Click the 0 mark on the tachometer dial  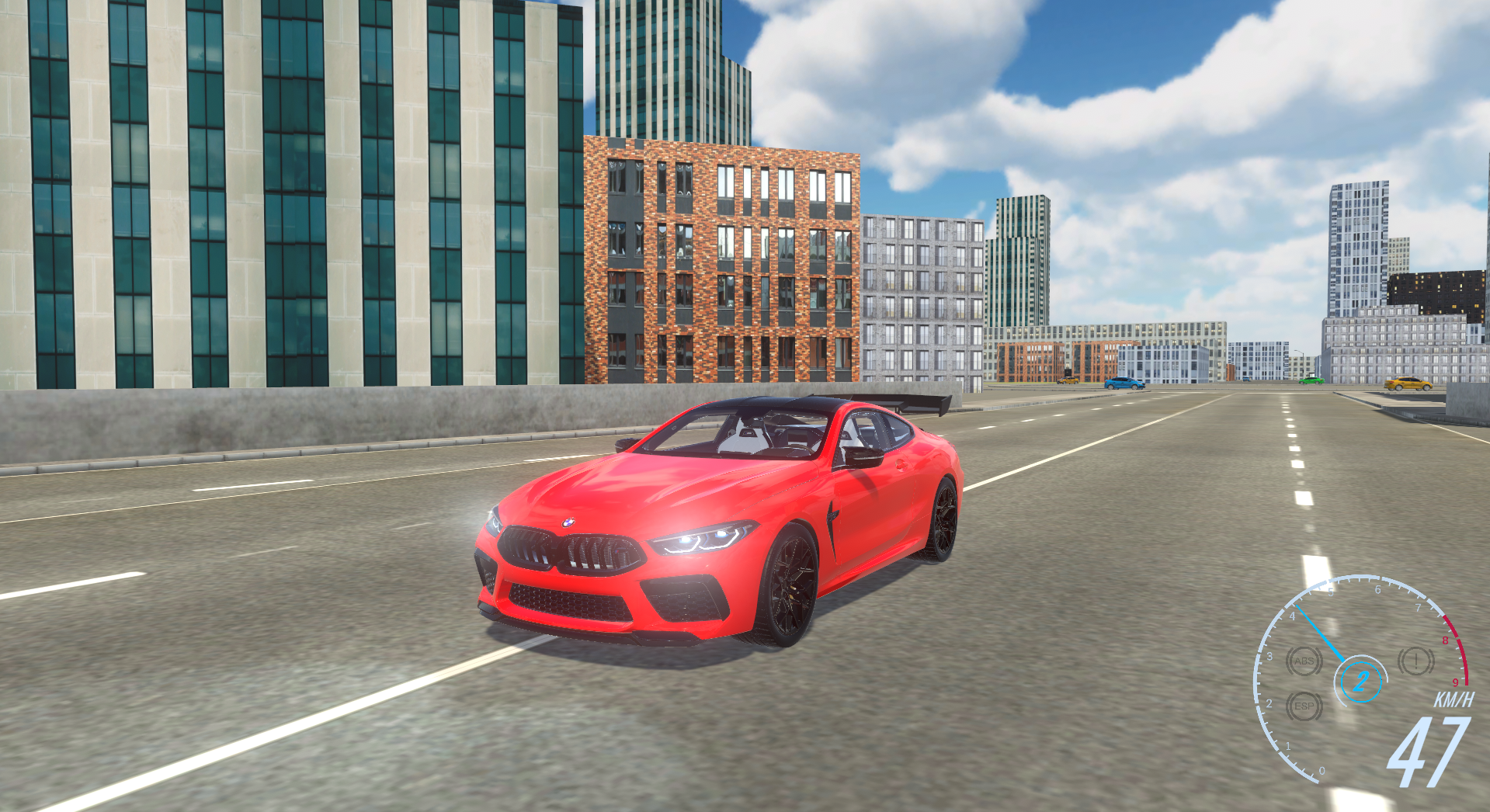click(x=1322, y=771)
